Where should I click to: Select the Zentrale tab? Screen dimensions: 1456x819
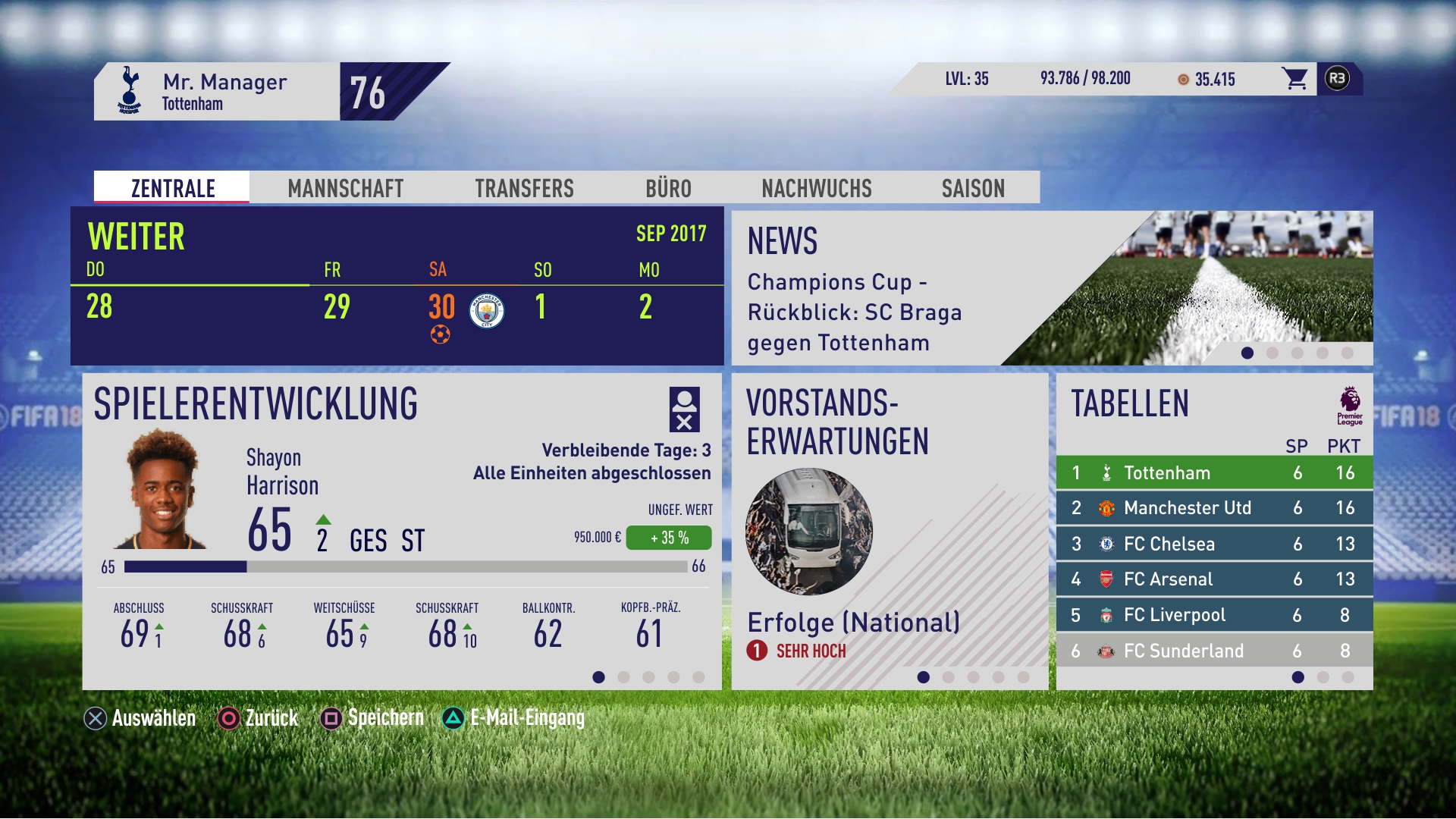click(173, 188)
